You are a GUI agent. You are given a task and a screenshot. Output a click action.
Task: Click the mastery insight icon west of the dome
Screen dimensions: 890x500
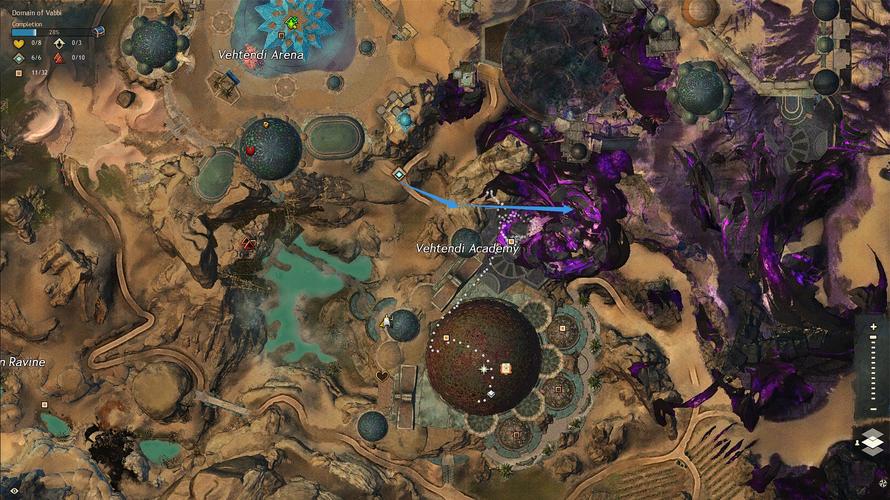coord(386,320)
